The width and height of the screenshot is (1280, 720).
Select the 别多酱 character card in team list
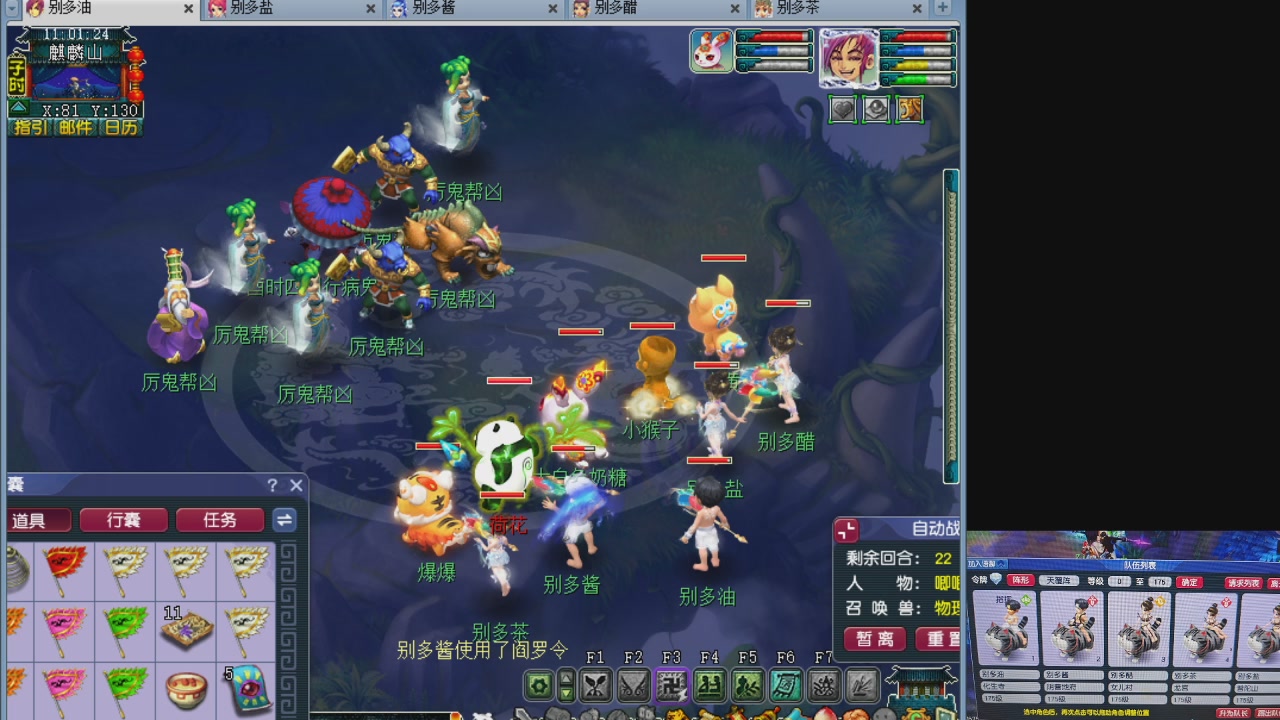1072,630
